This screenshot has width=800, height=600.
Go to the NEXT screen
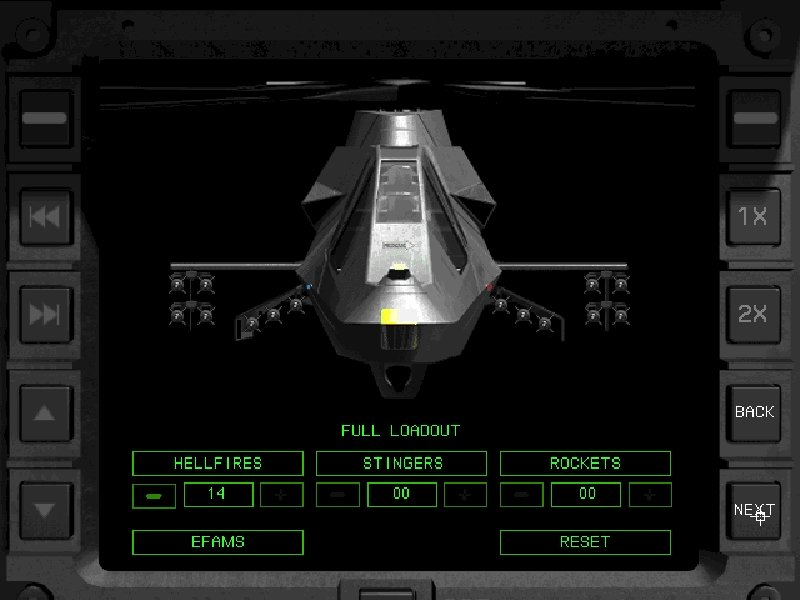coord(754,510)
